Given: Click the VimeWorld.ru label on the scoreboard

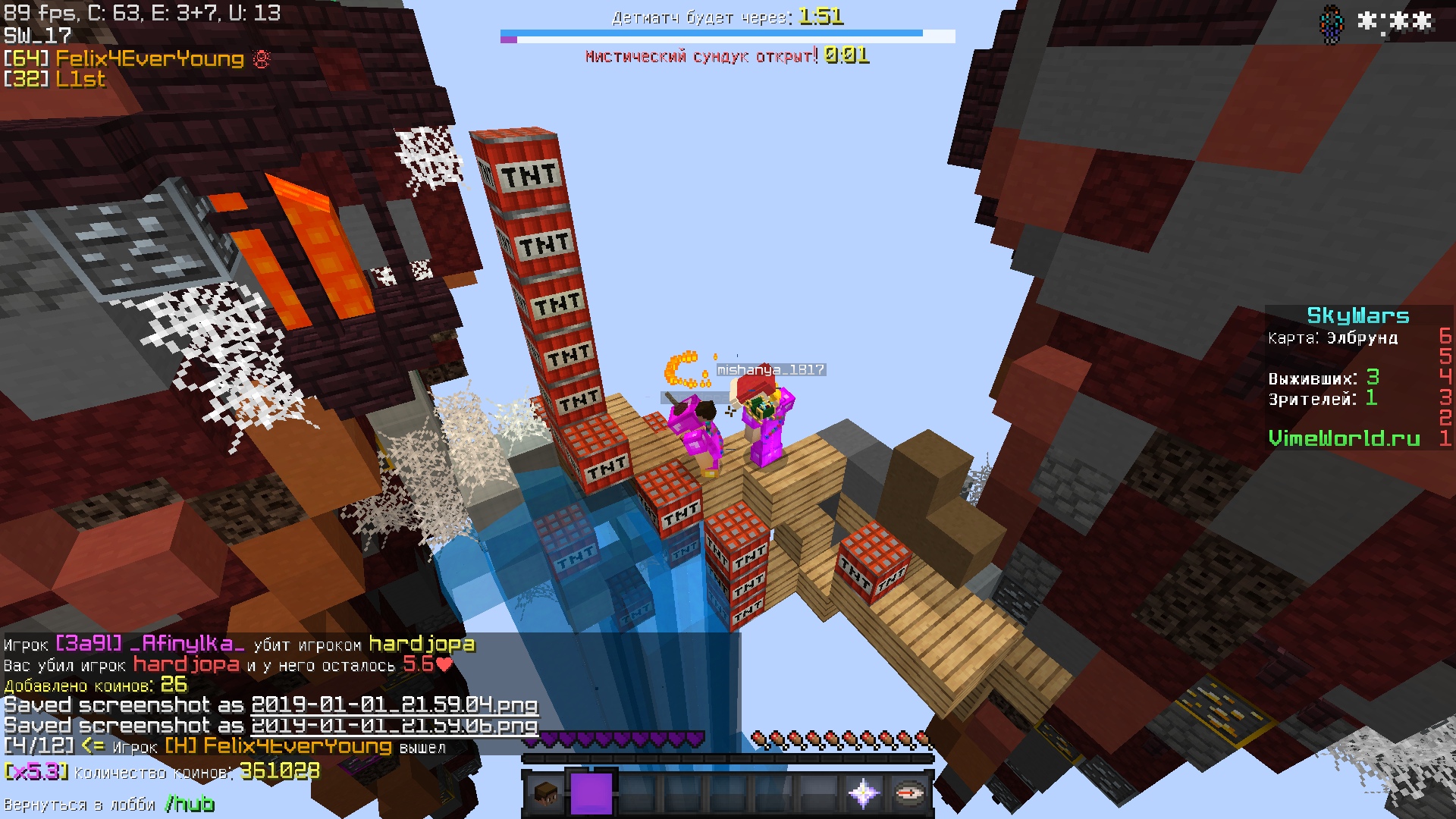Looking at the screenshot, I should coord(1345,438).
